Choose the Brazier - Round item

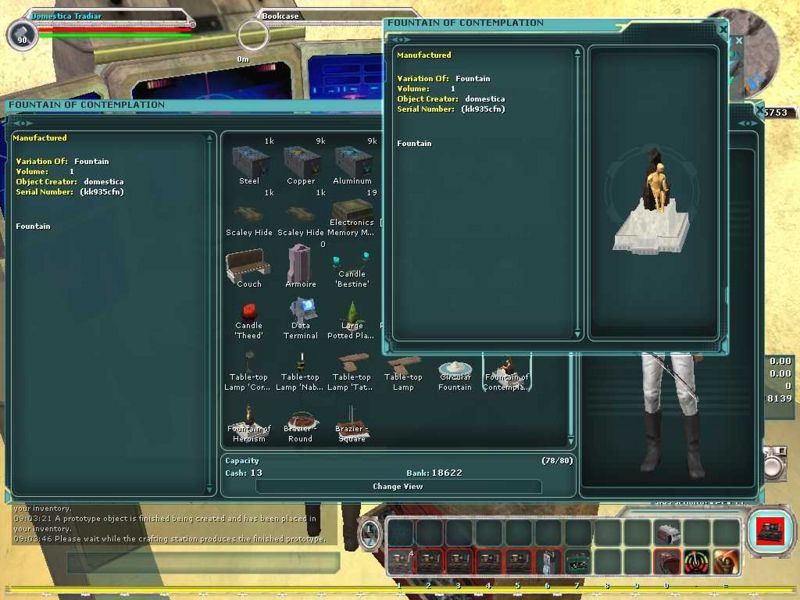[300, 421]
